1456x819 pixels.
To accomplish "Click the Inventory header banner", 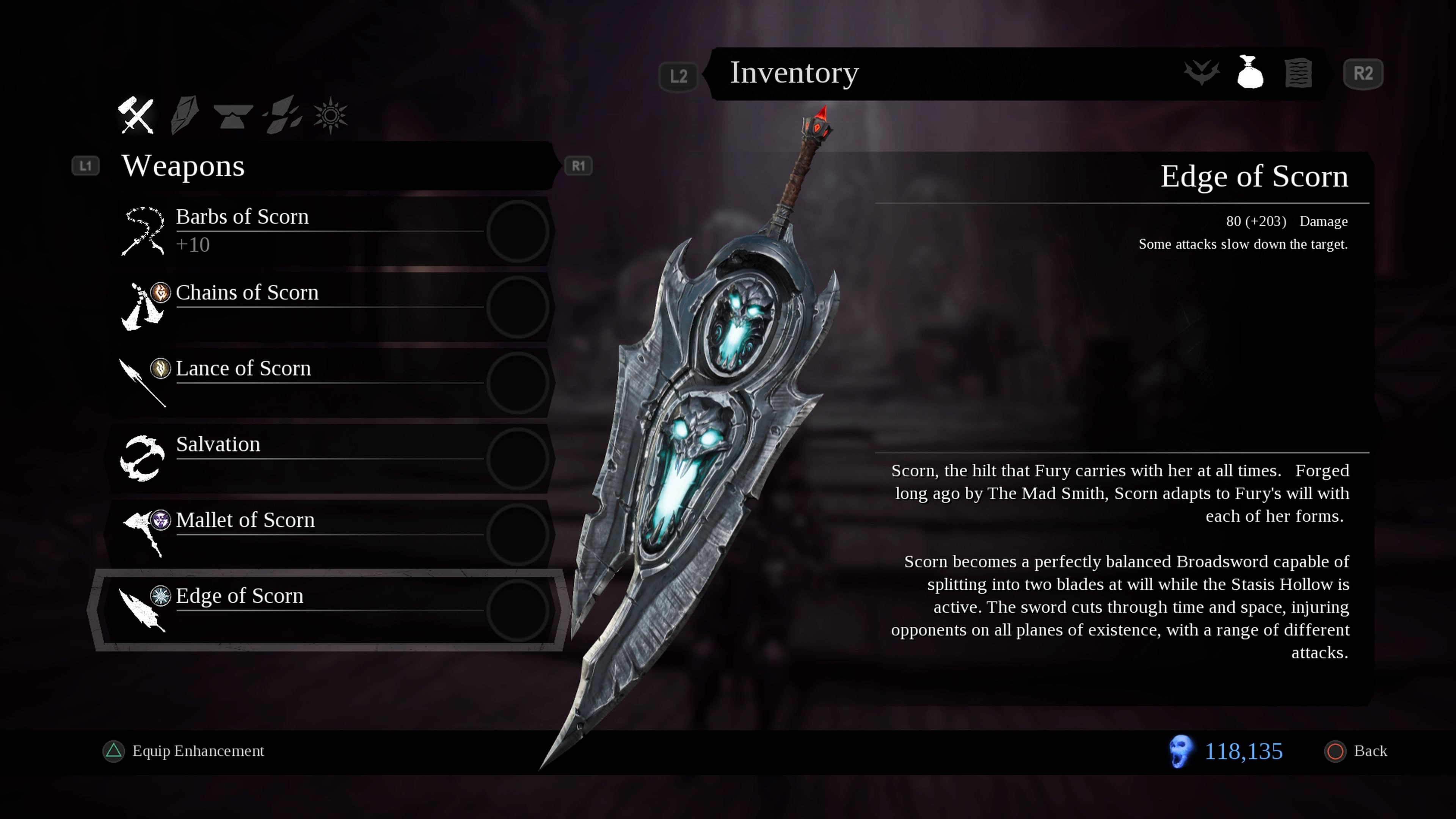I will pos(794,73).
